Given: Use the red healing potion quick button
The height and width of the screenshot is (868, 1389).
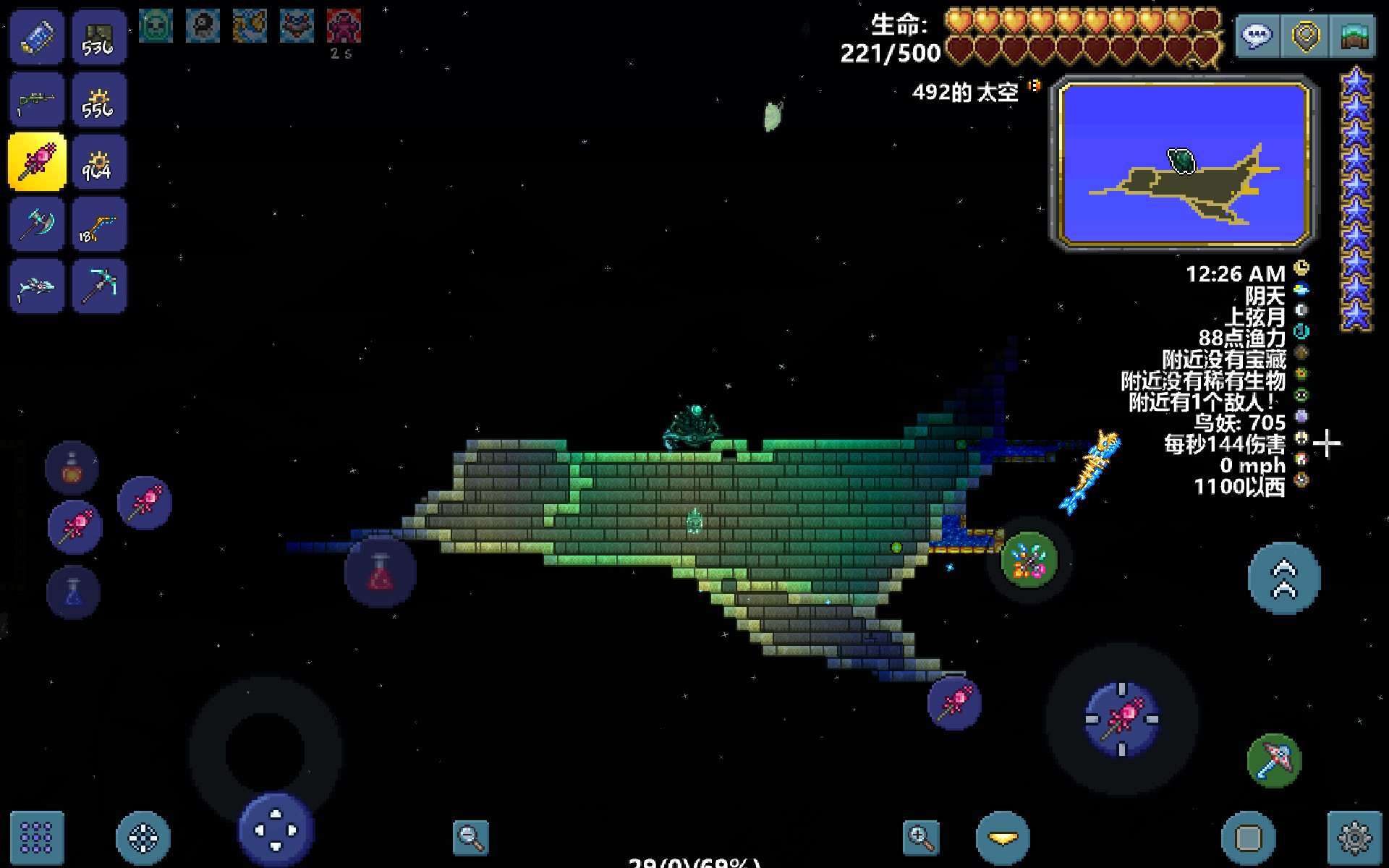Looking at the screenshot, I should click(x=381, y=572).
